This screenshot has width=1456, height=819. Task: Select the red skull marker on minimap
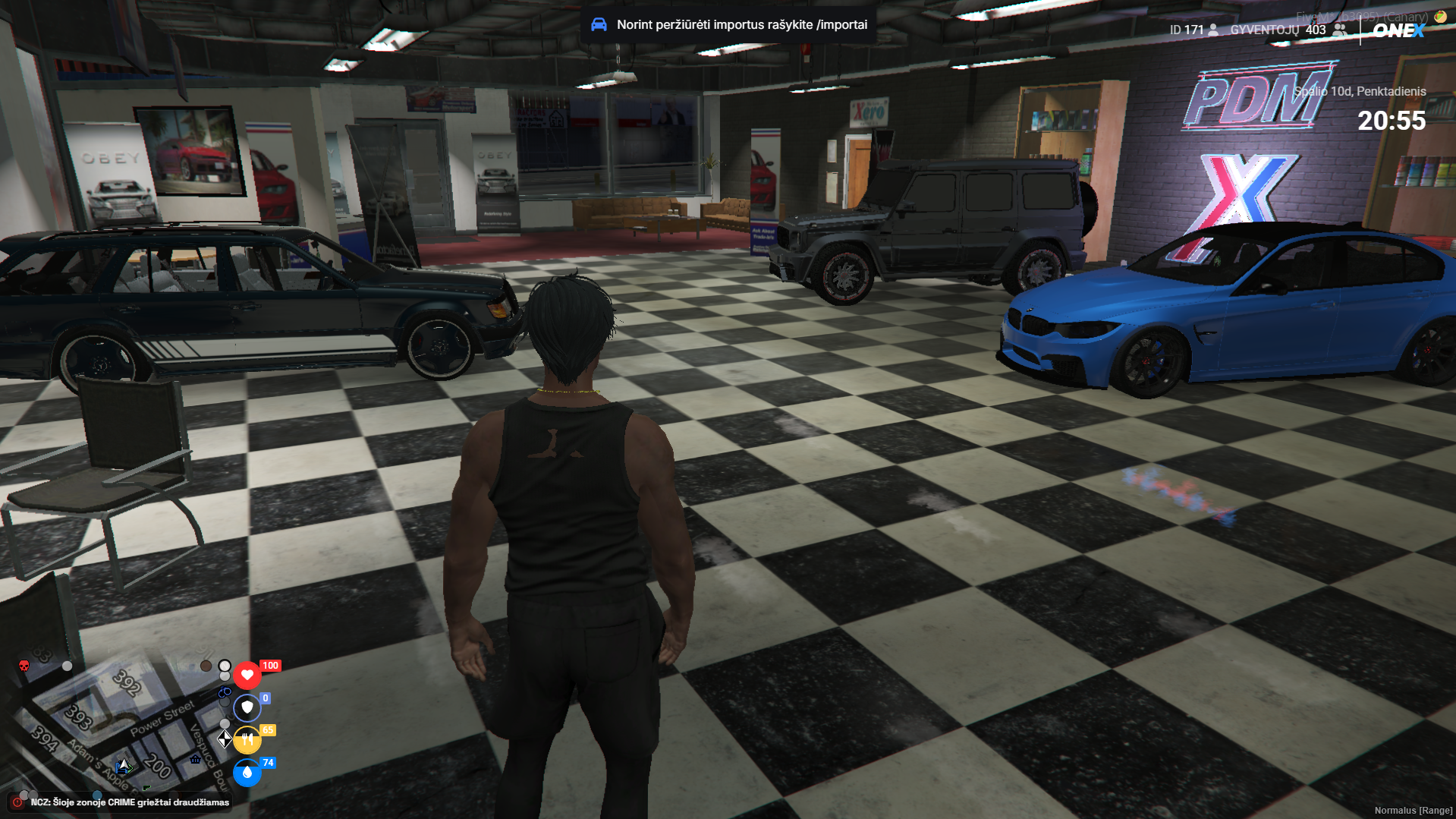click(24, 666)
